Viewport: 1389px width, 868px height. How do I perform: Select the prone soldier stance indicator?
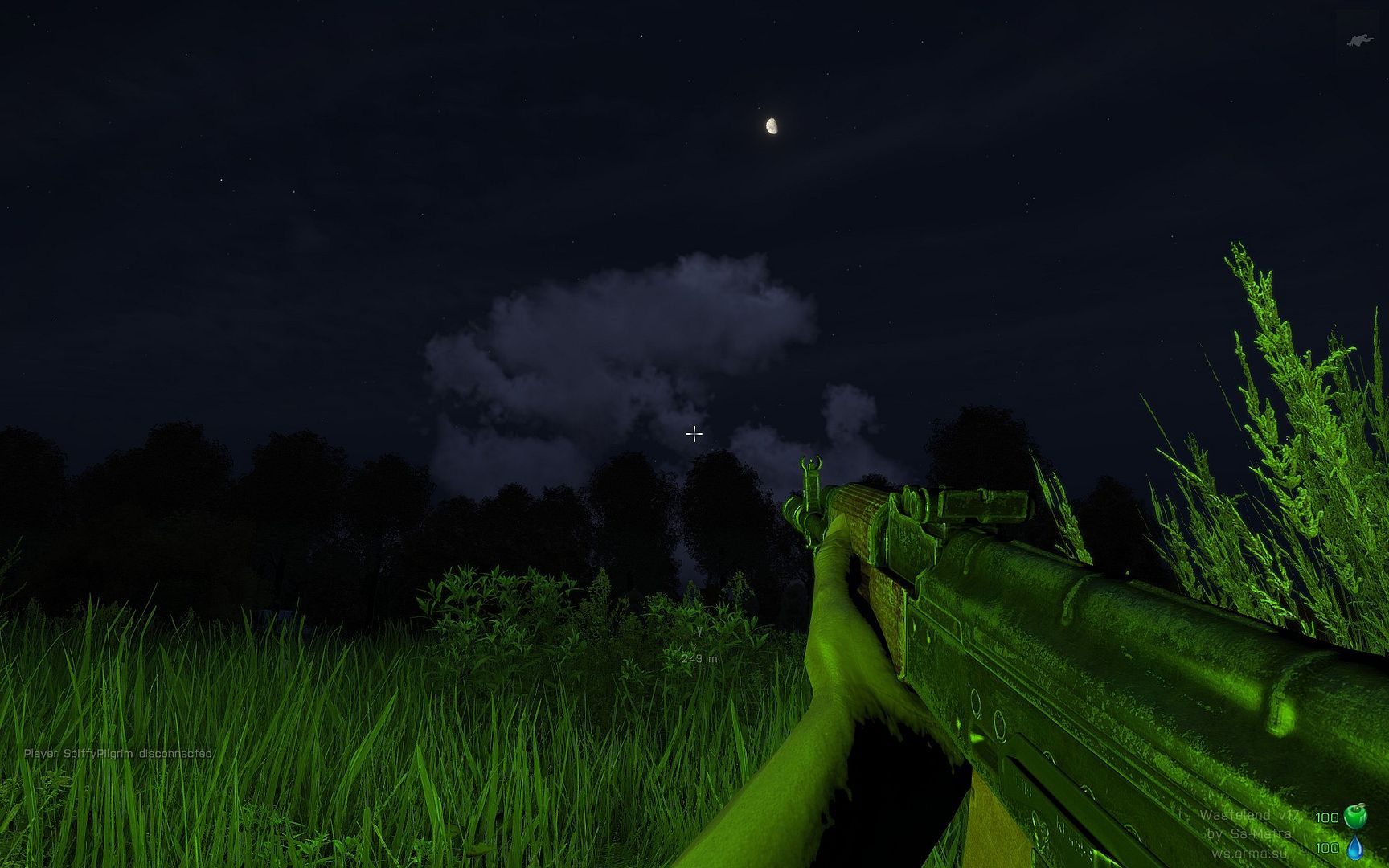(x=1359, y=40)
